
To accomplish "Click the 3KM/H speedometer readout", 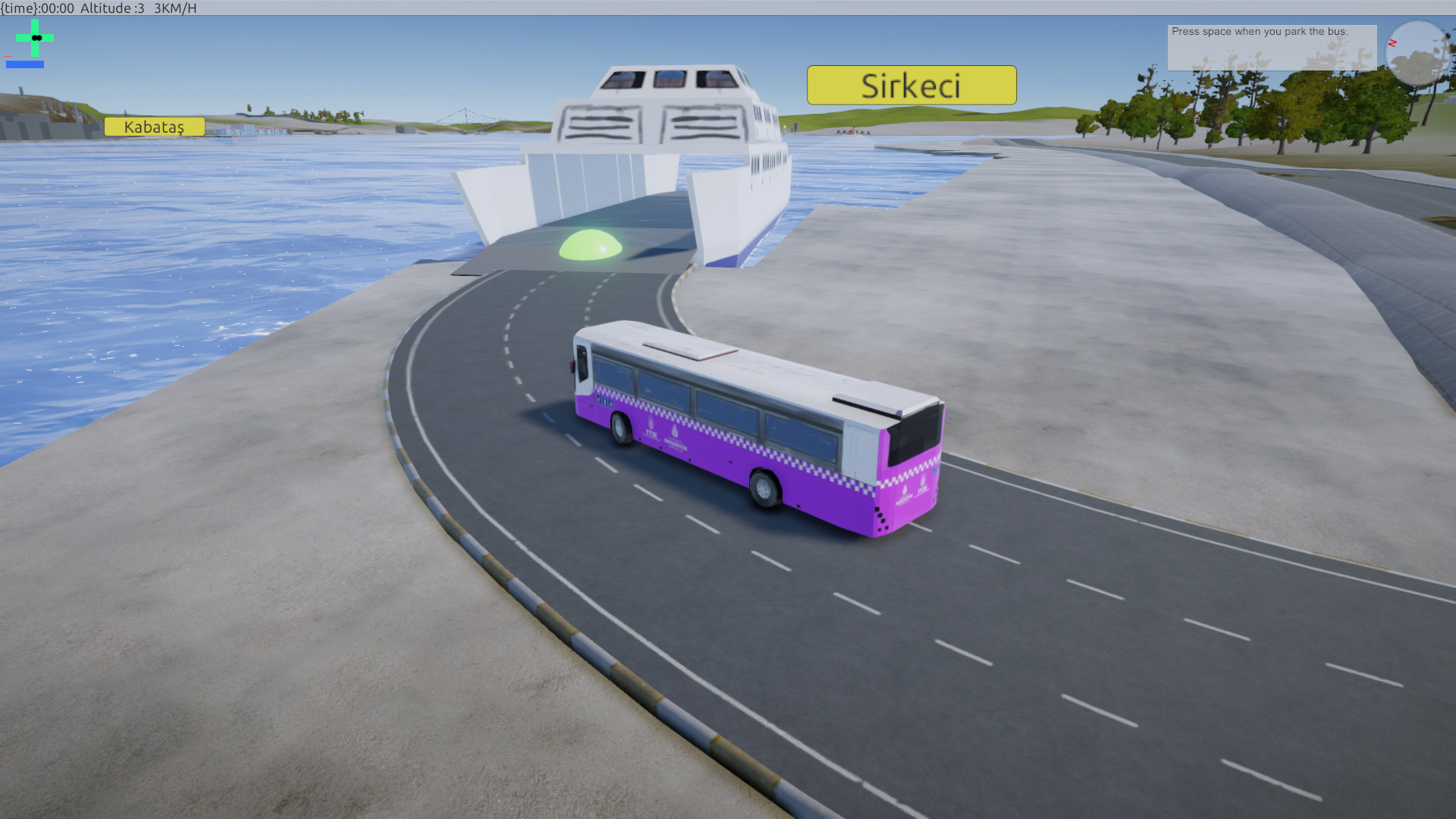I will (174, 9).
